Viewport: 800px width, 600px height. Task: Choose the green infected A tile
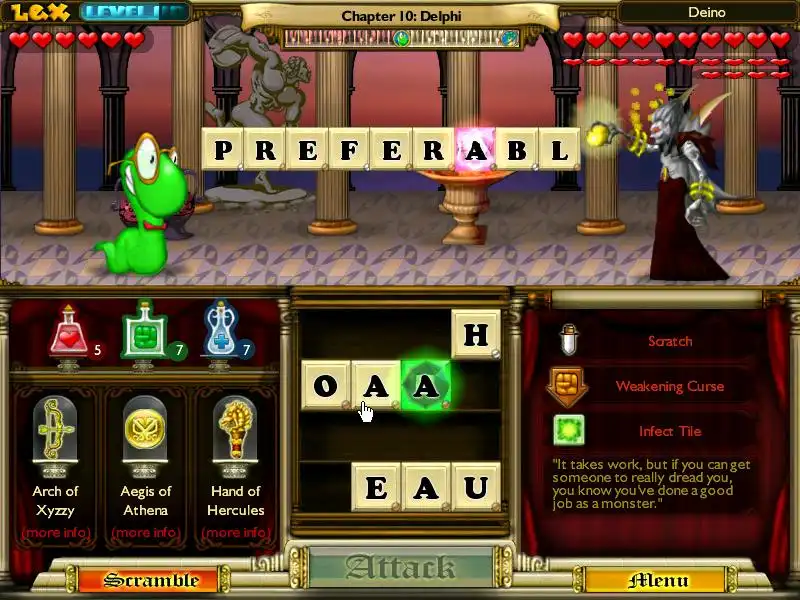[x=426, y=385]
